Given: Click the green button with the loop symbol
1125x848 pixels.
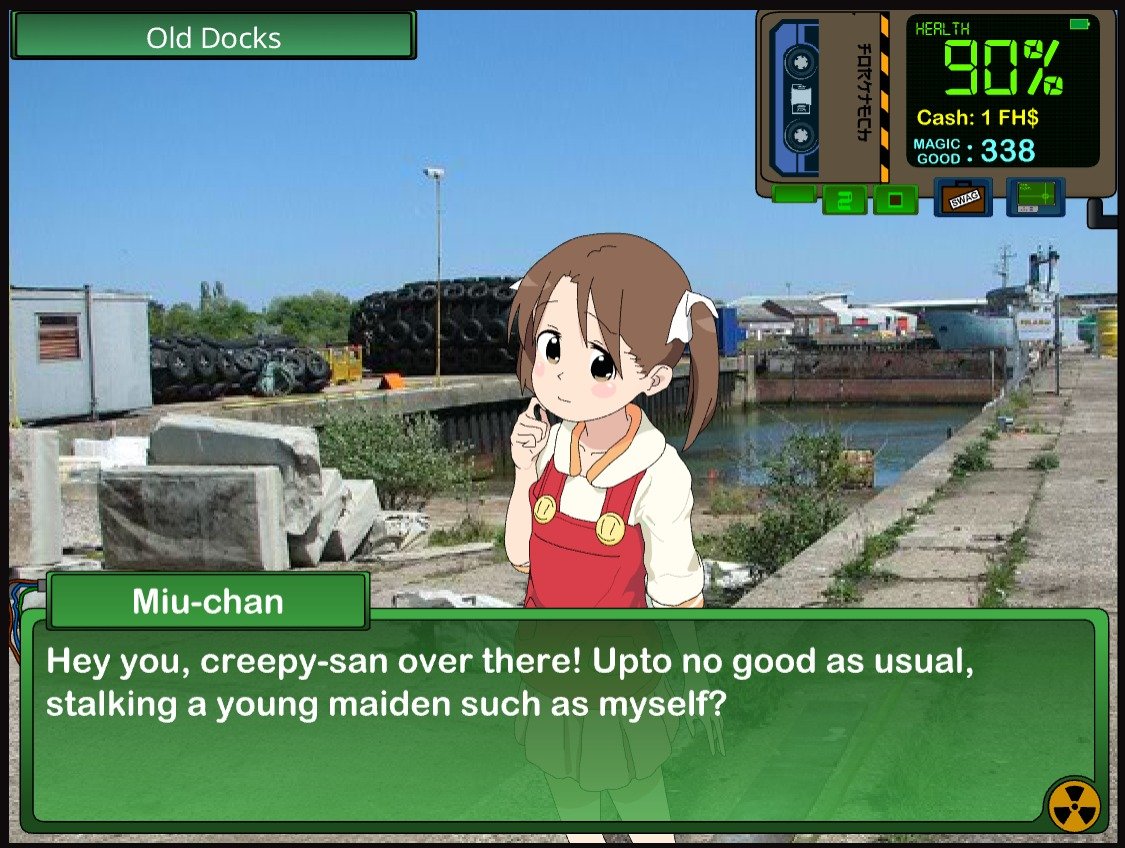Looking at the screenshot, I should tap(844, 200).
